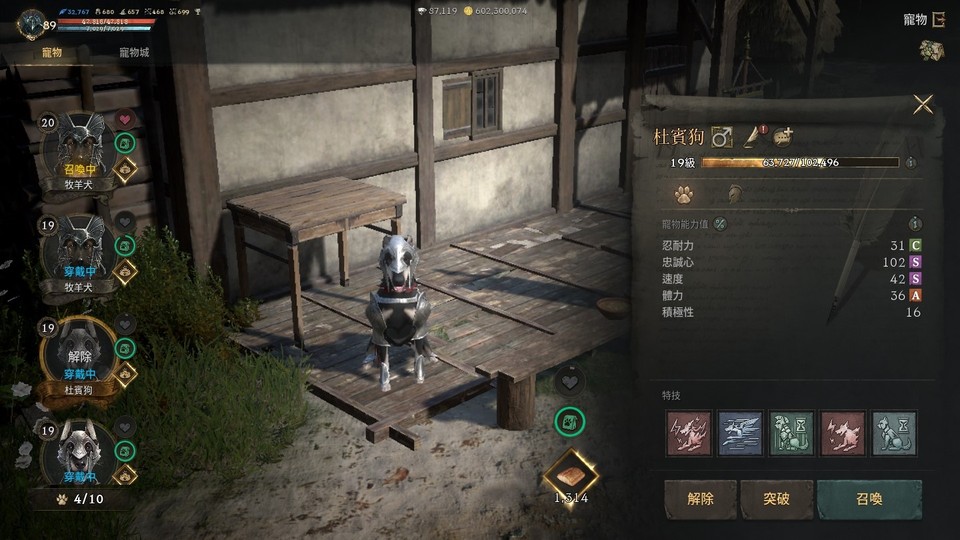Exit the 寵物 screen via door icon
Screen dimensions: 960x540
(x=939, y=19)
